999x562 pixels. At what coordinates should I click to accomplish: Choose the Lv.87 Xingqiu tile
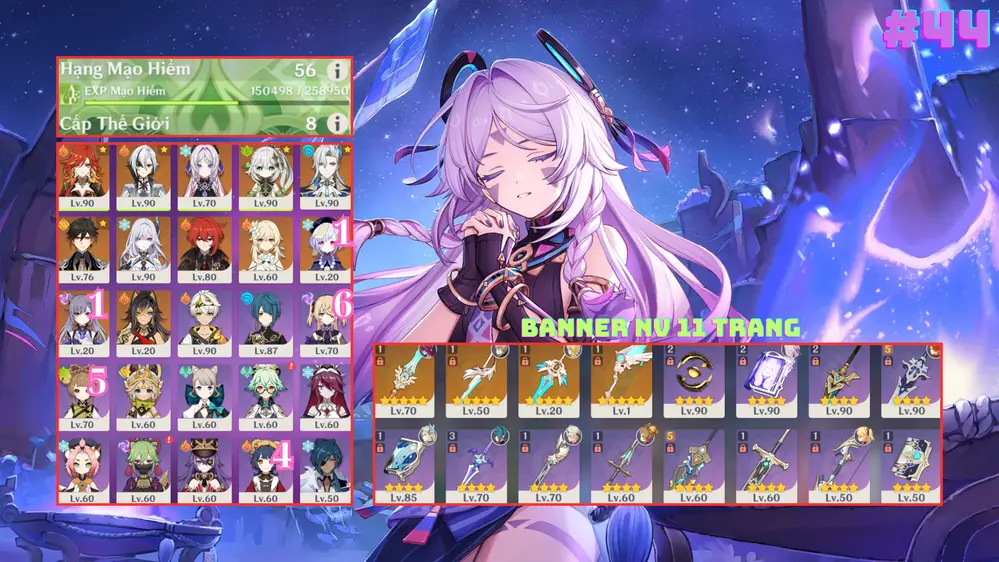click(265, 319)
